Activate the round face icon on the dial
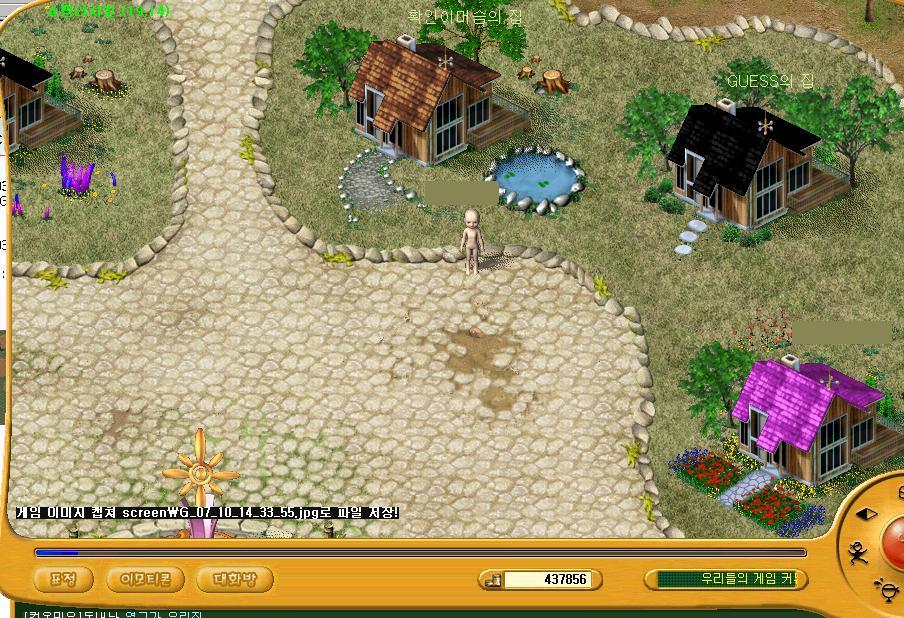The image size is (904, 618). [886, 589]
